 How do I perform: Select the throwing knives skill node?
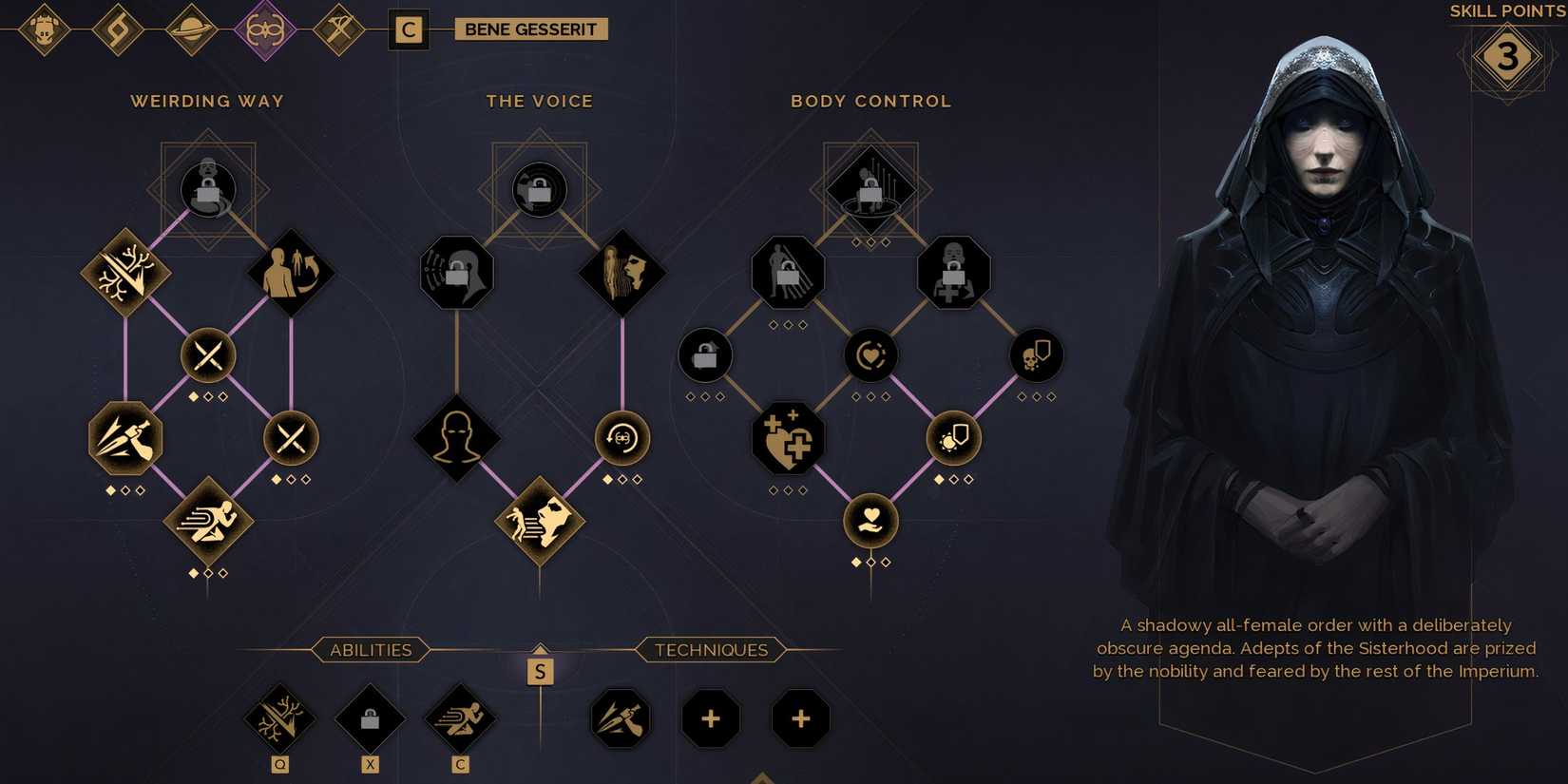coord(124,437)
